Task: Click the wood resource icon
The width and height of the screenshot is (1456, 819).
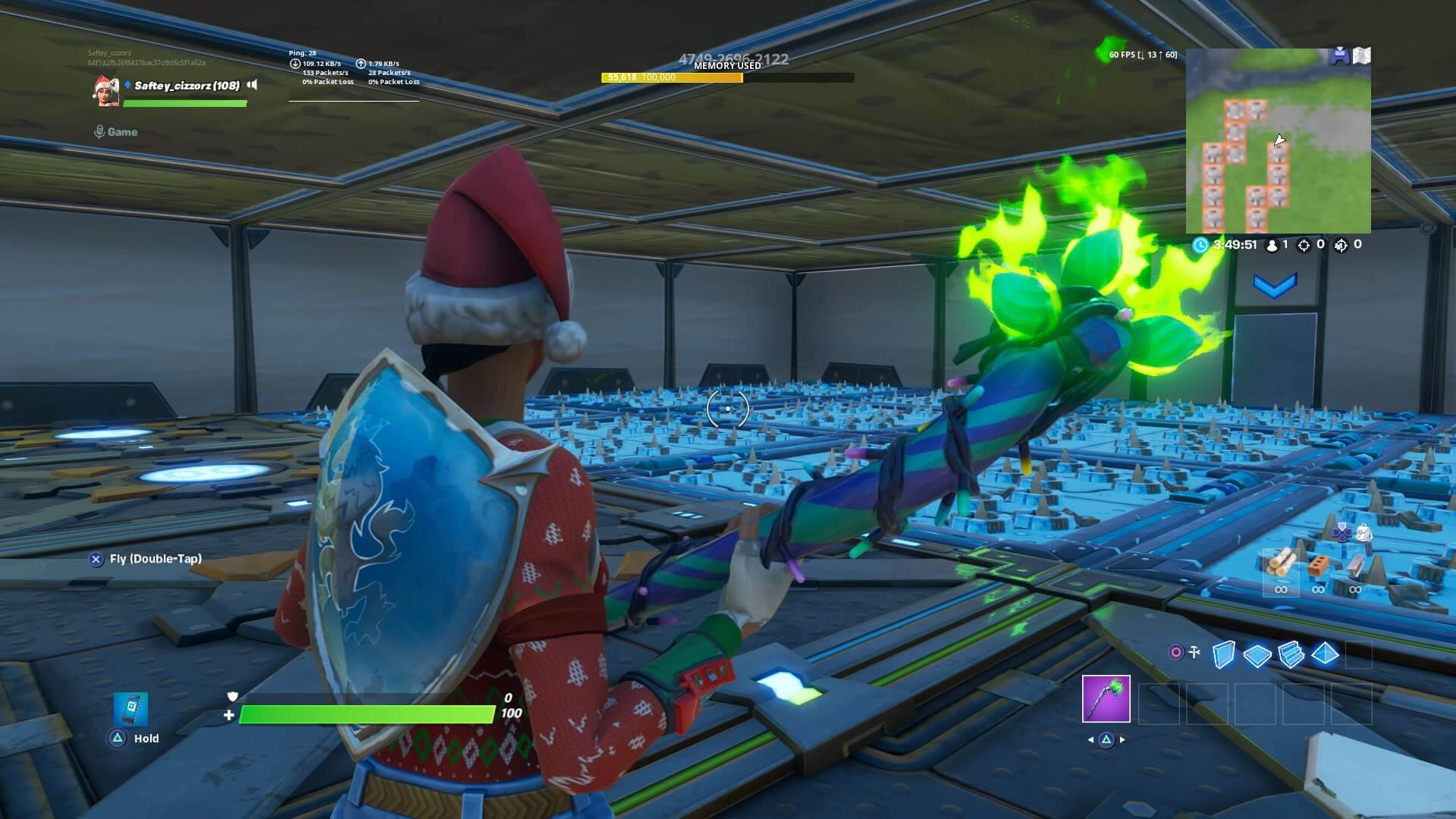Action: point(1282,563)
